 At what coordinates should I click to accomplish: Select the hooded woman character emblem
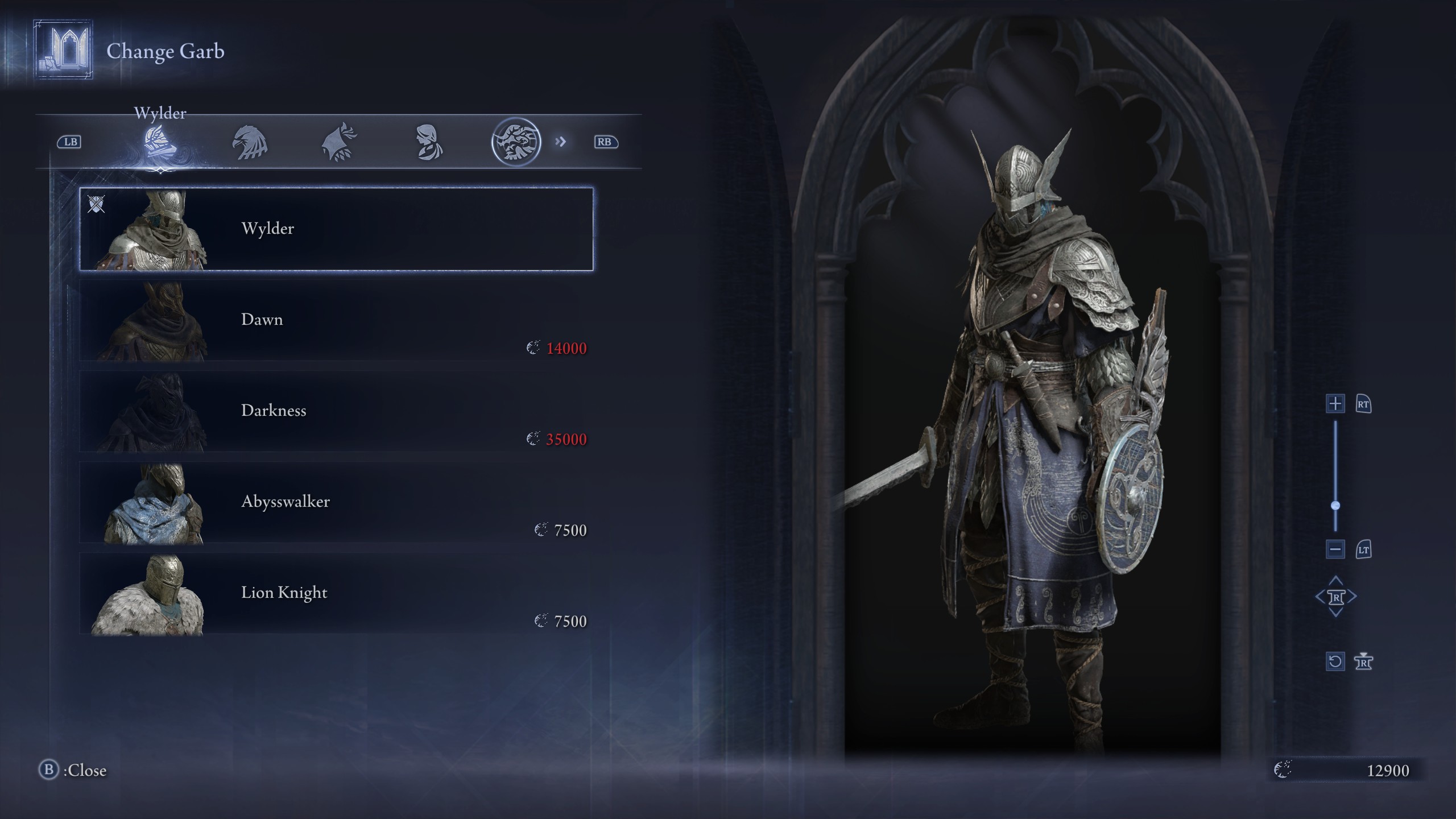click(429, 142)
